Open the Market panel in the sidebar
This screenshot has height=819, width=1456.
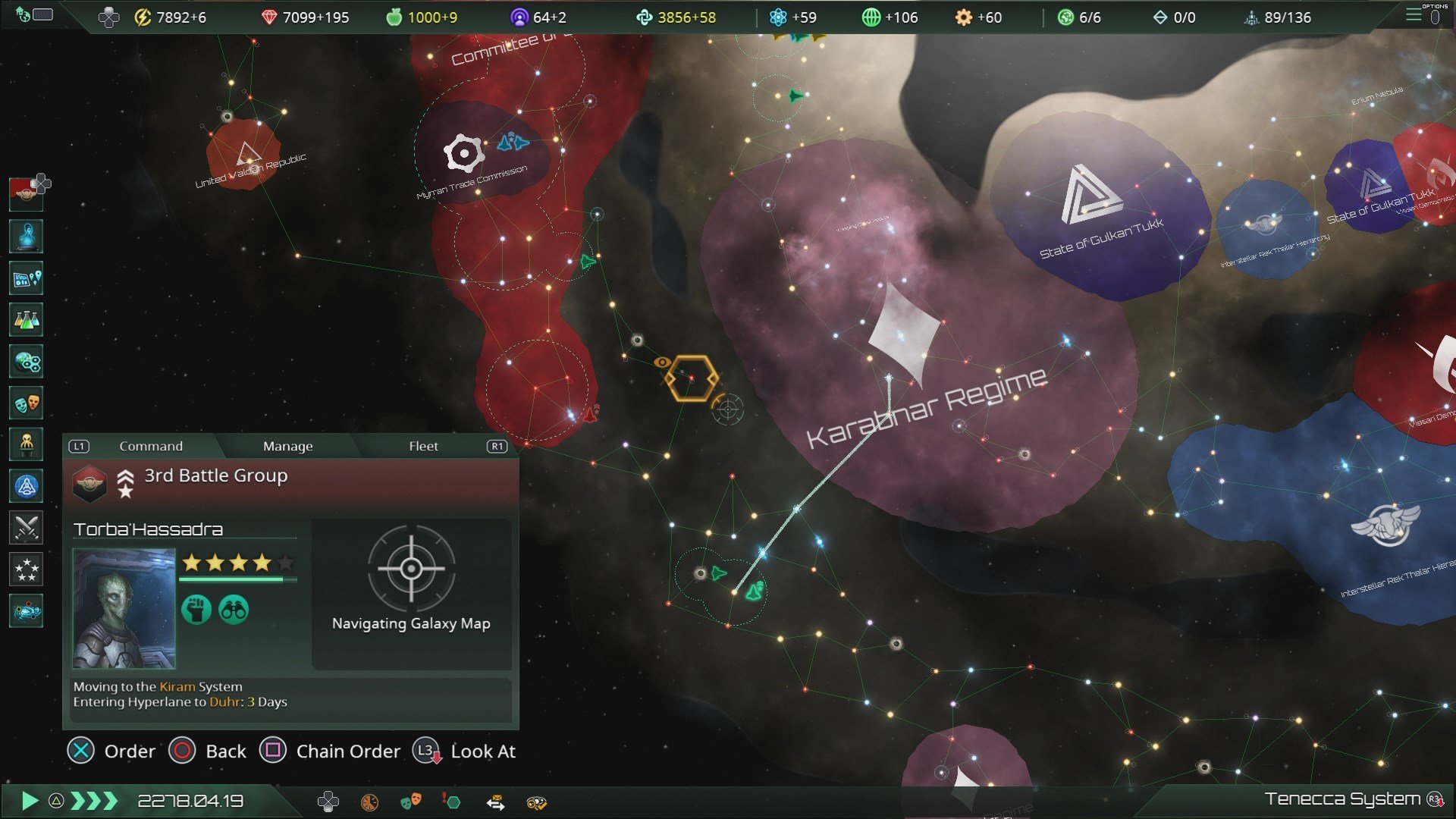coord(26,362)
